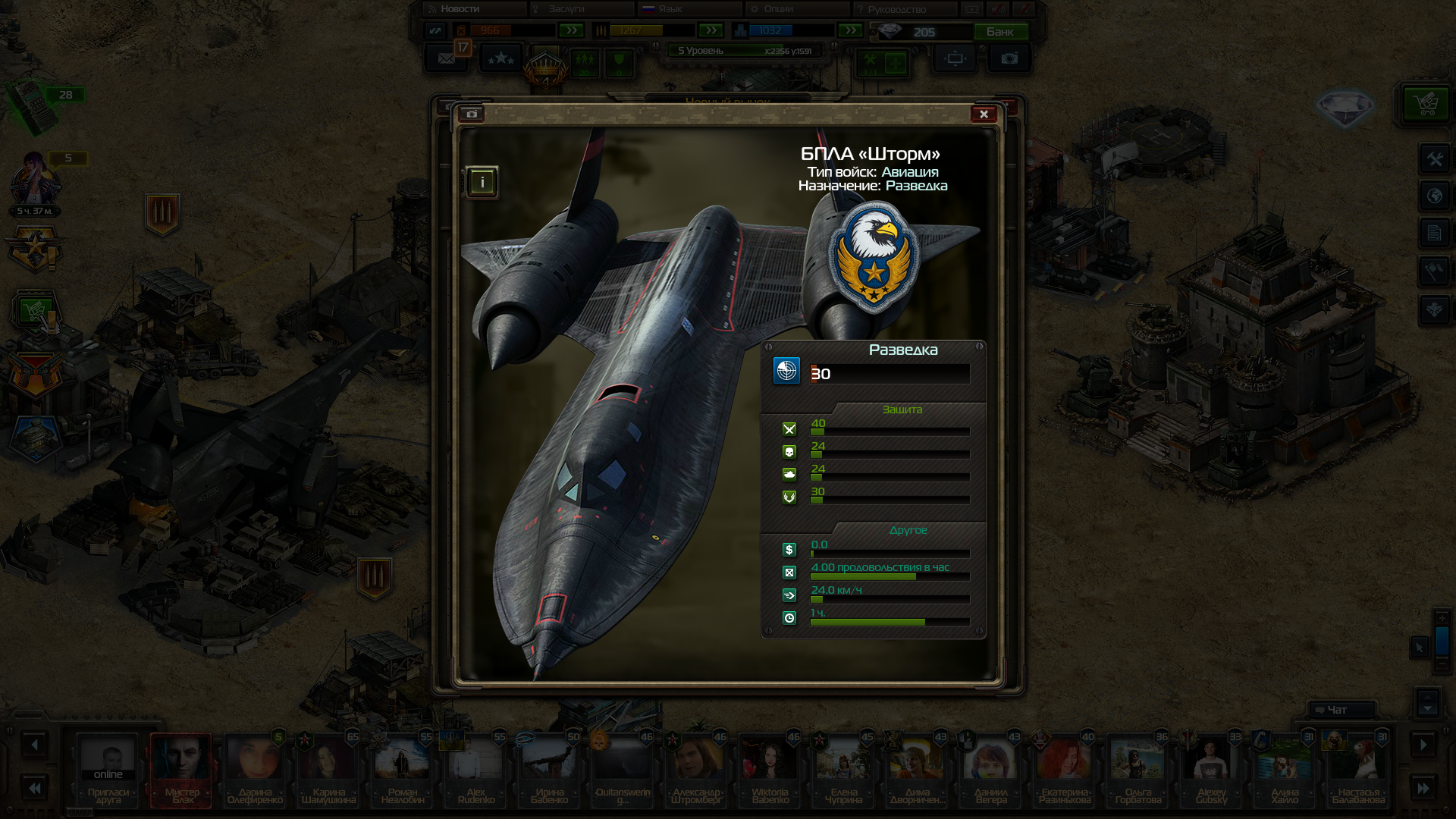Jump to the first friends page with double-left arrow
The height and width of the screenshot is (819, 1456).
(x=34, y=789)
